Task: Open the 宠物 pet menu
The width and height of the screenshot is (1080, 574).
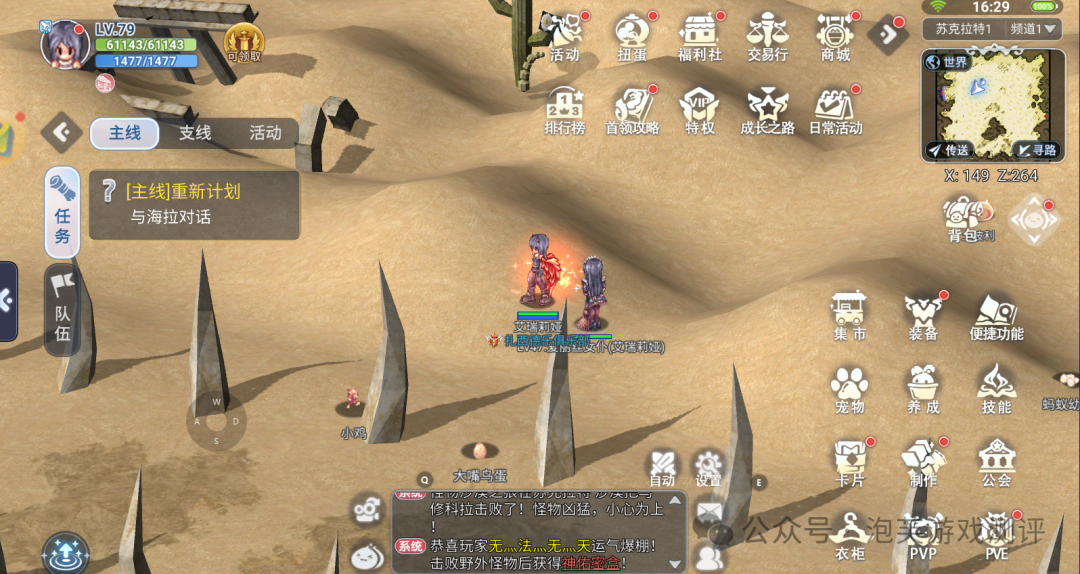Action: point(850,388)
